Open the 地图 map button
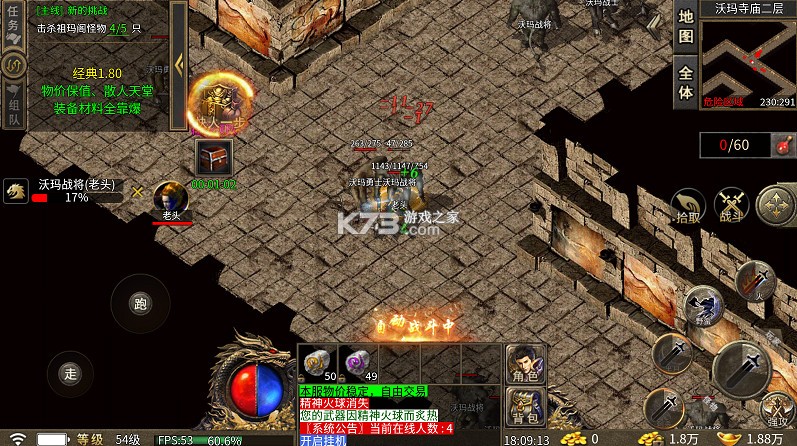This screenshot has width=797, height=446. pyautogui.click(x=685, y=27)
